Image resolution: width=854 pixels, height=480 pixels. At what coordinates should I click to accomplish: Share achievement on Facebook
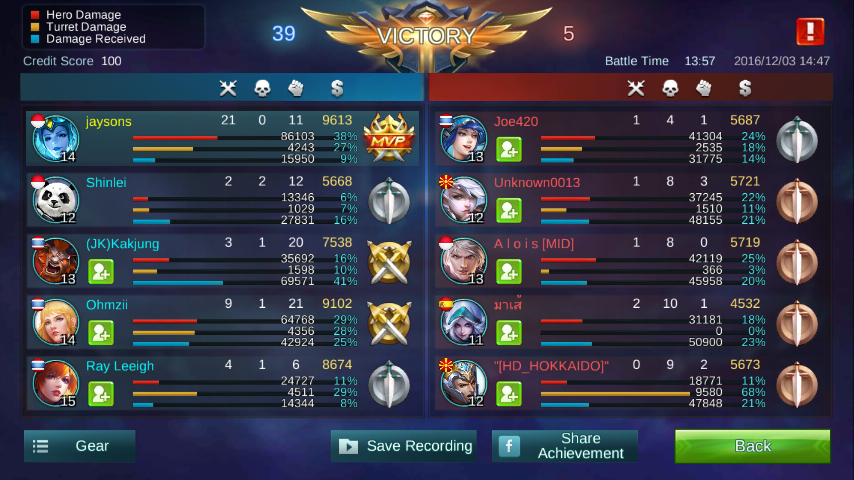tap(565, 446)
